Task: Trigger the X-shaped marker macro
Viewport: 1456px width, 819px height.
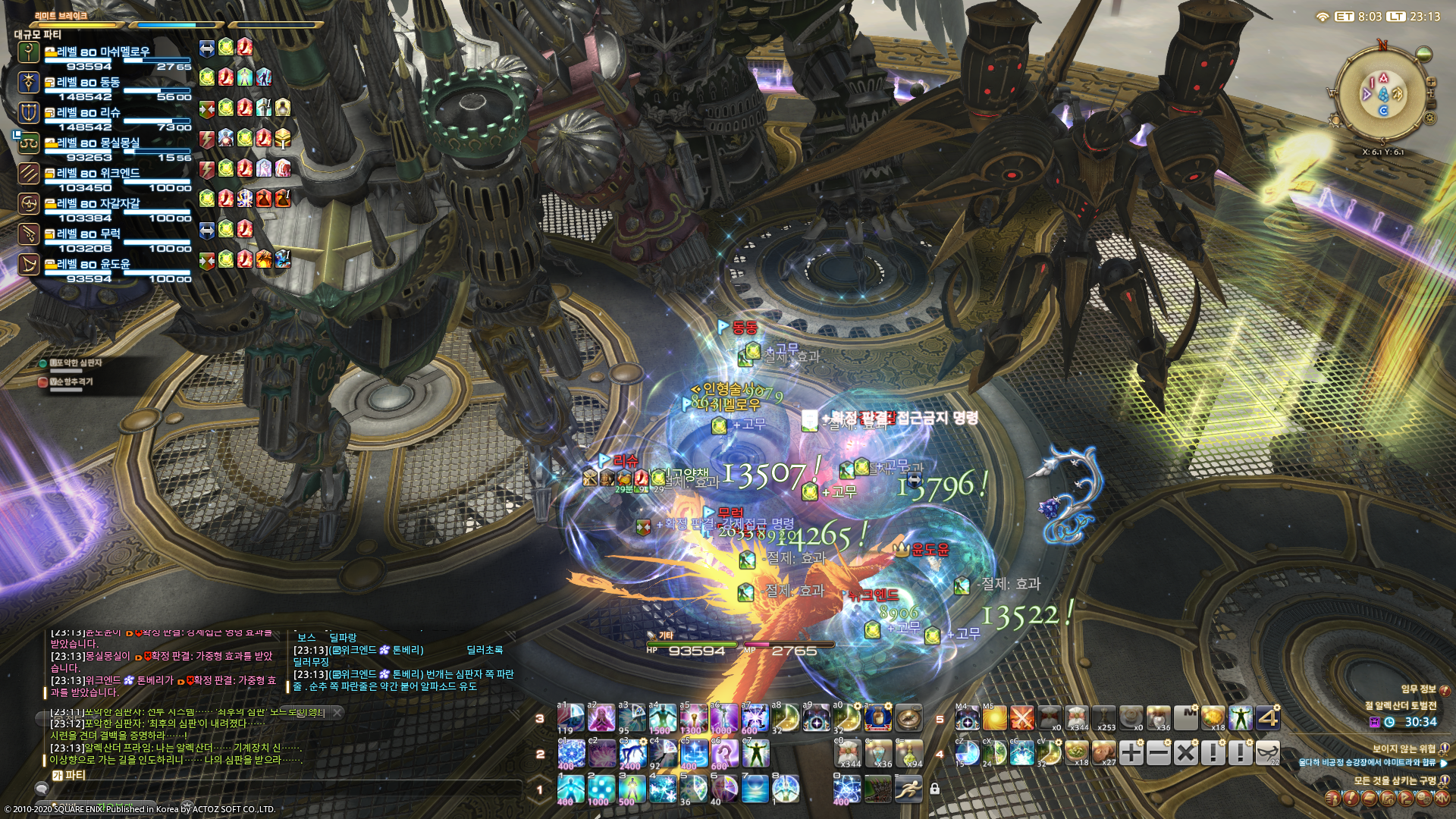Action: [x=1185, y=753]
